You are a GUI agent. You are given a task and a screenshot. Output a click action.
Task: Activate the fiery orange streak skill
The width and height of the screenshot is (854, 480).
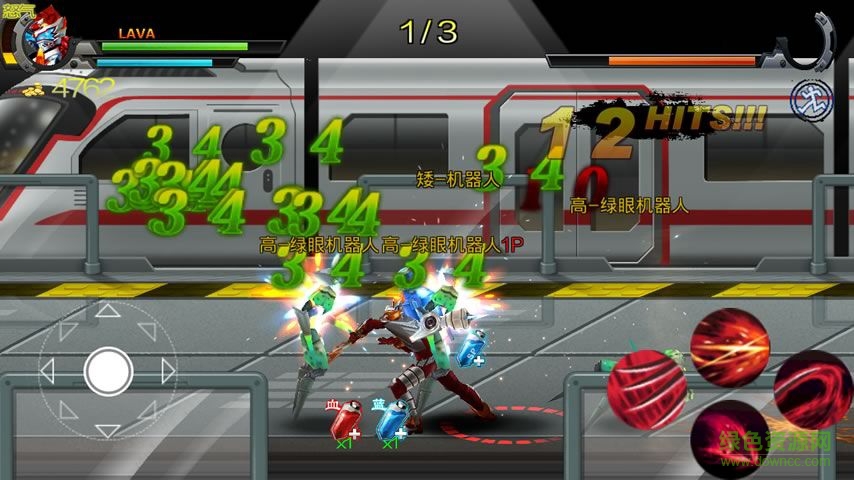730,347
